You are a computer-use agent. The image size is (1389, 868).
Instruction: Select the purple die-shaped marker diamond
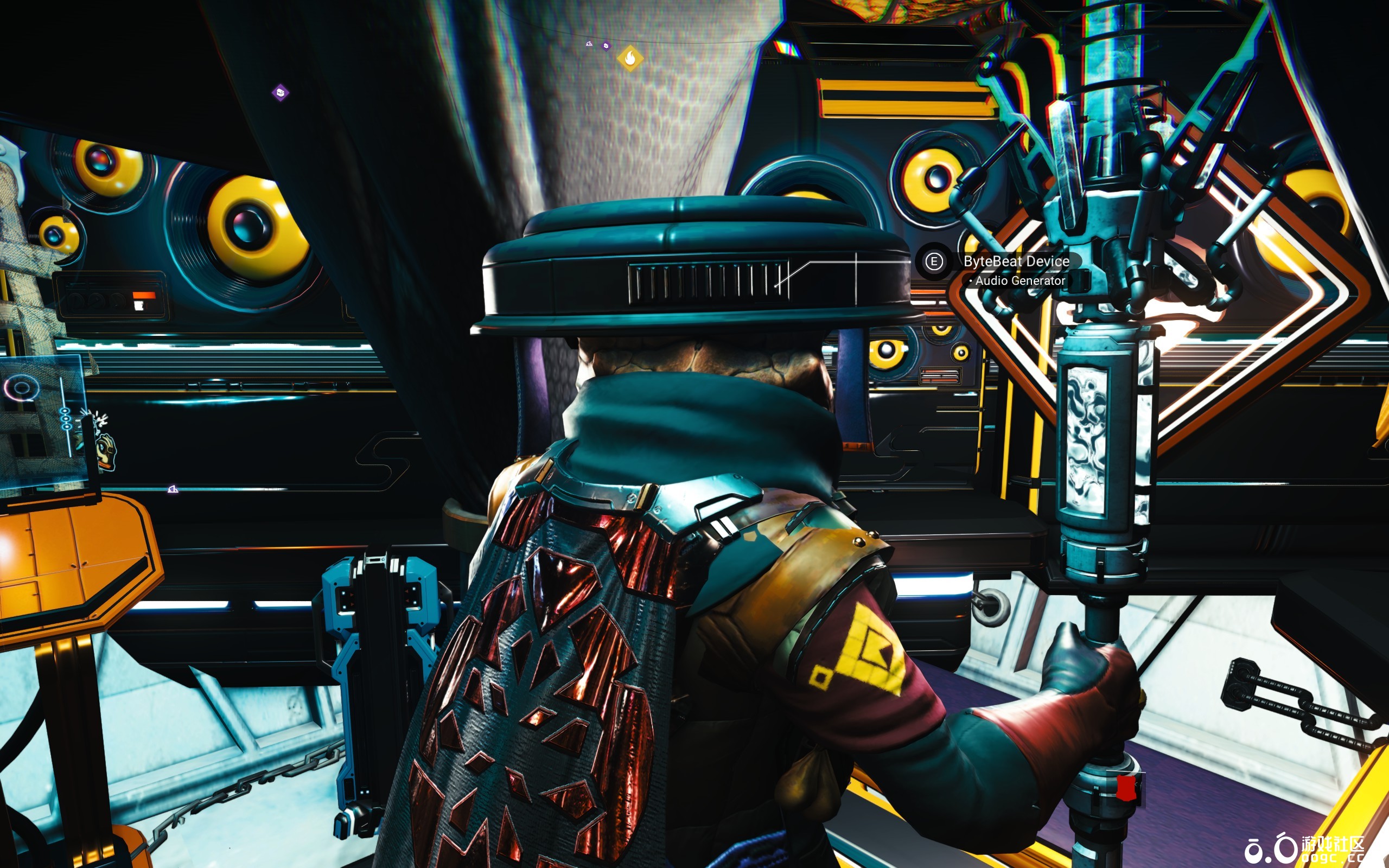[606, 47]
